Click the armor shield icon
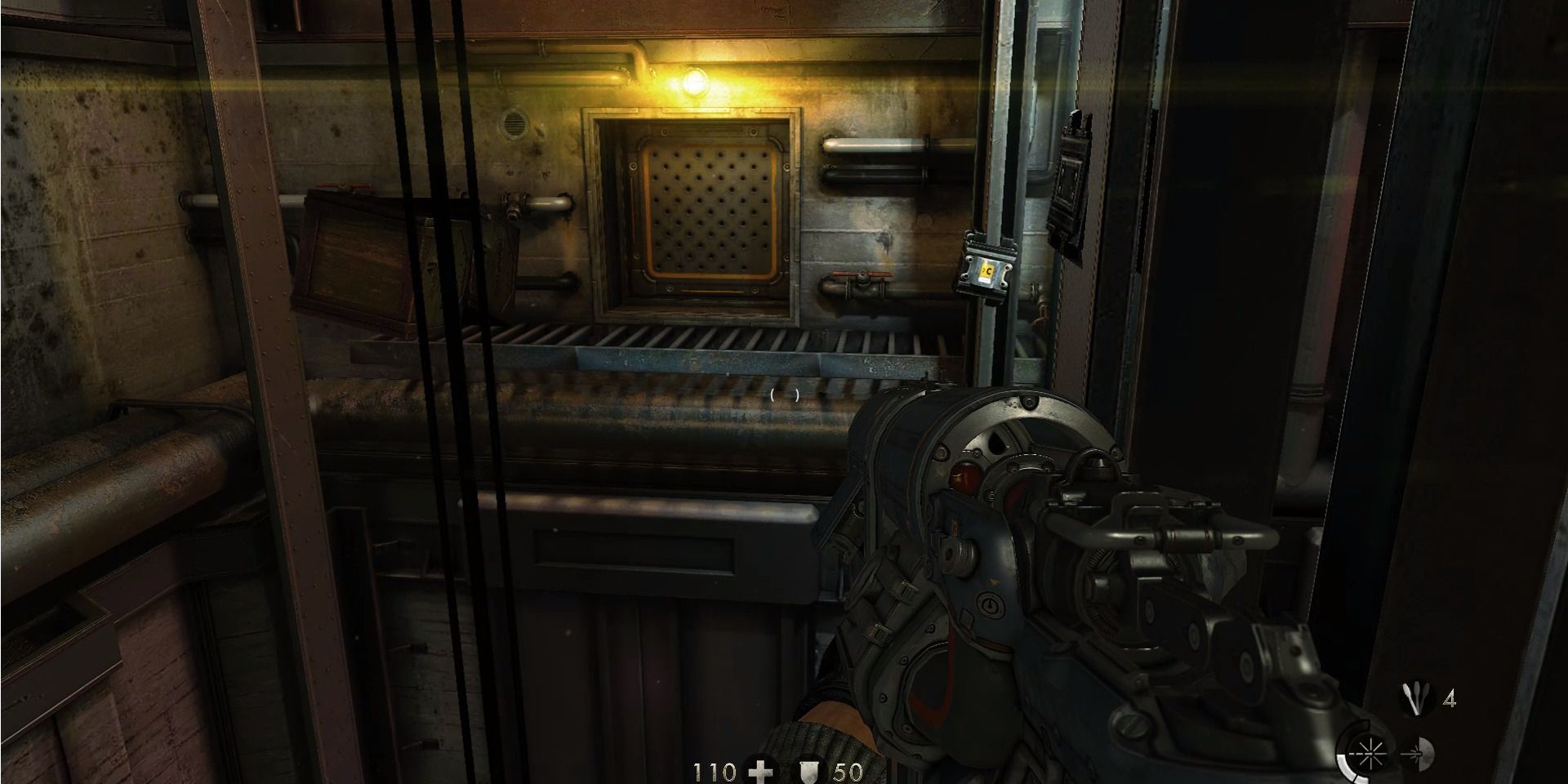The height and width of the screenshot is (784, 1568). click(x=808, y=773)
